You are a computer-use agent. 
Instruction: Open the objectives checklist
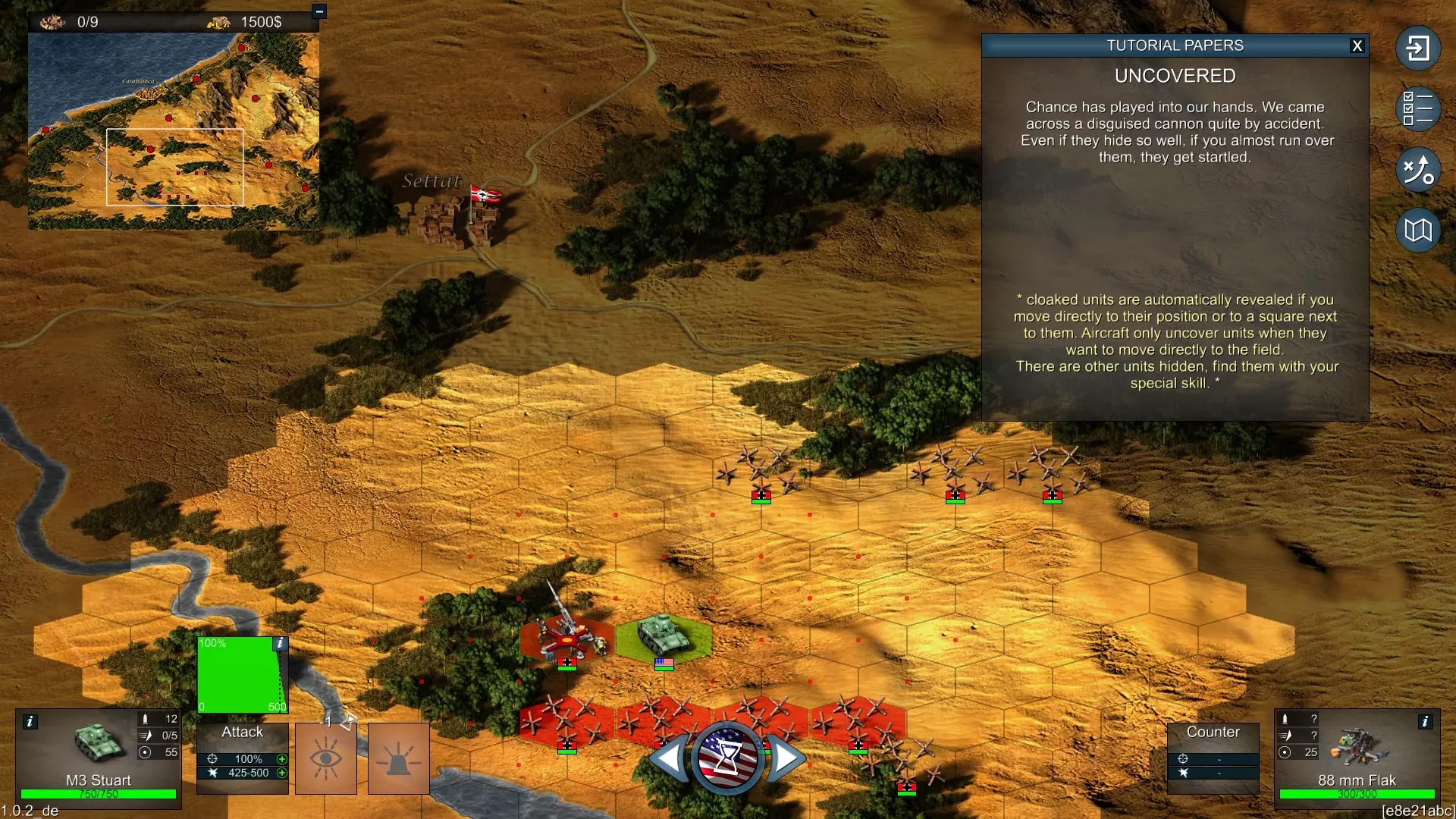pyautogui.click(x=1417, y=108)
